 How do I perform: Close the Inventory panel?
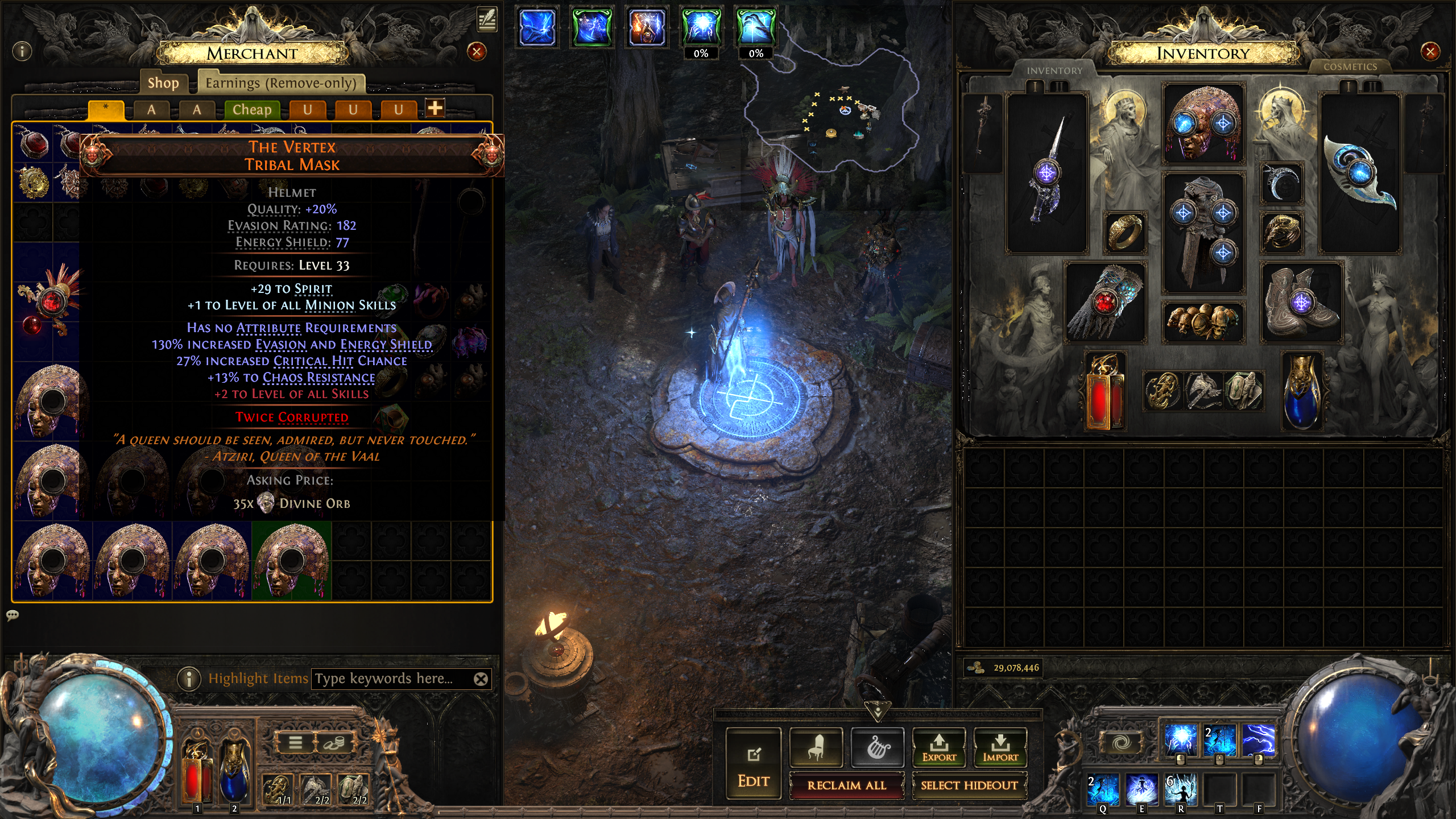tap(1430, 52)
